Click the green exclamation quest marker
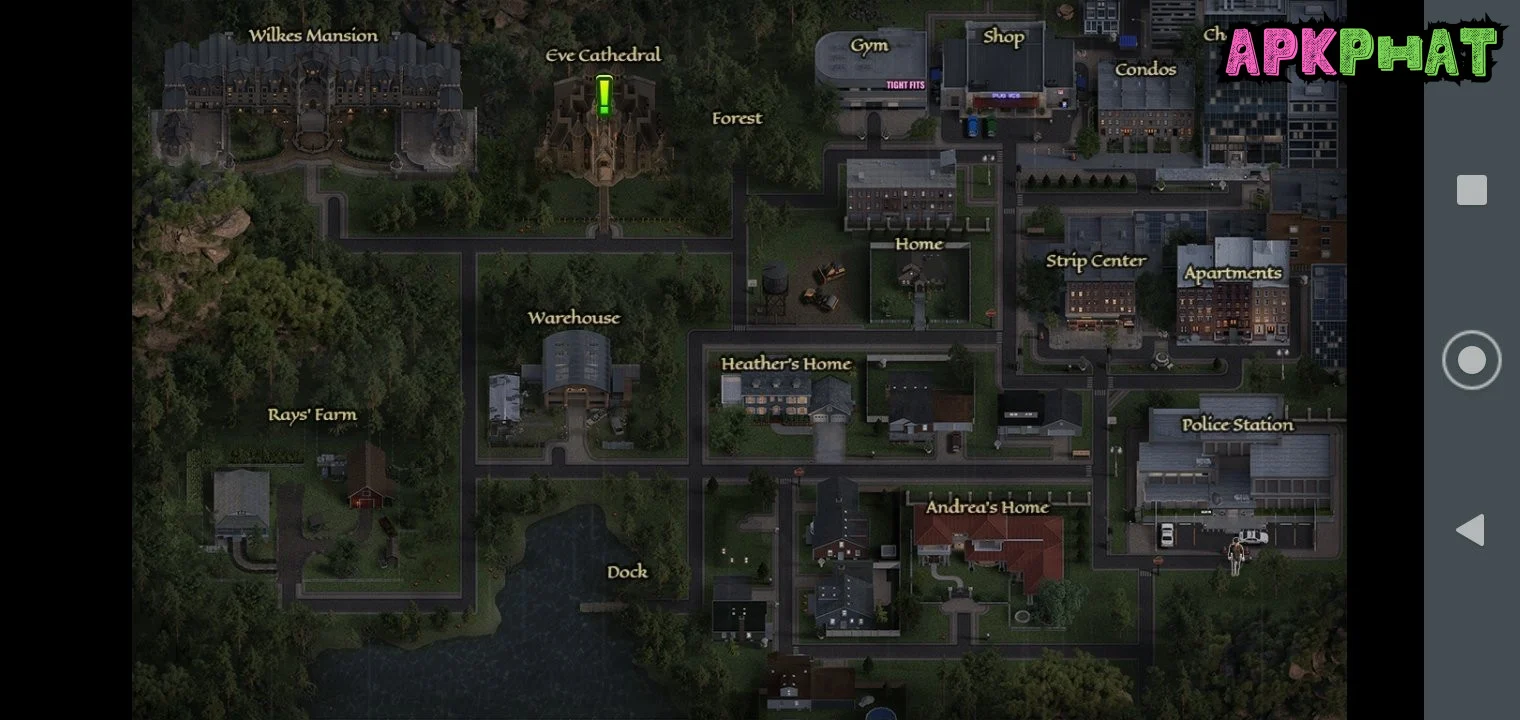The width and height of the screenshot is (1520, 720). (604, 97)
